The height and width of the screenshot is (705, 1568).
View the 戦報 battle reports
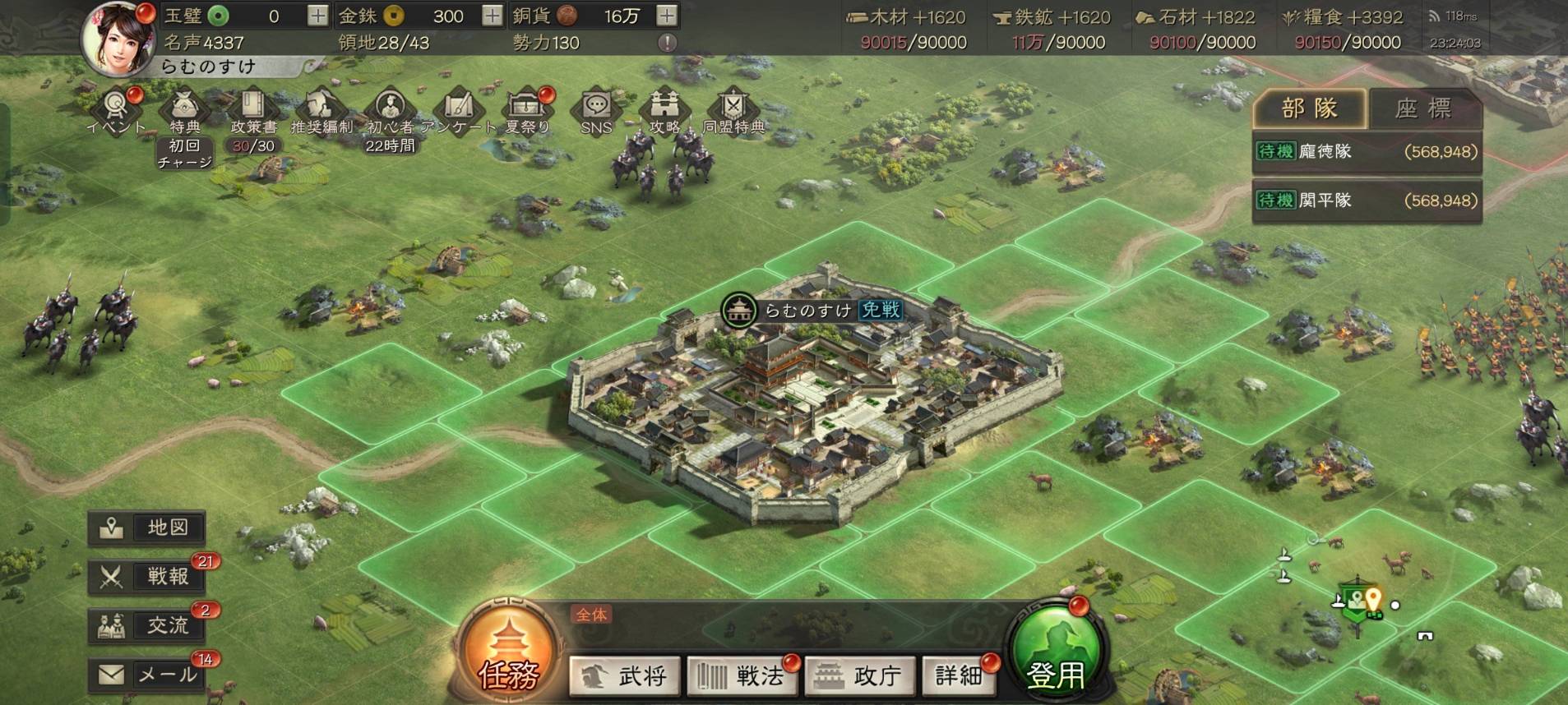tap(147, 577)
